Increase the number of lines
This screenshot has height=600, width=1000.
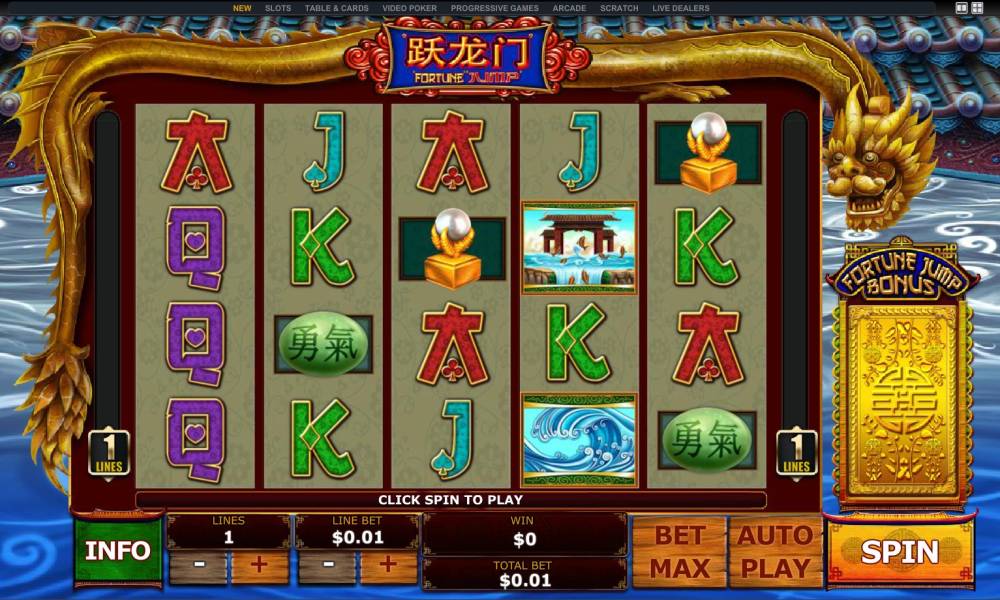click(x=260, y=565)
